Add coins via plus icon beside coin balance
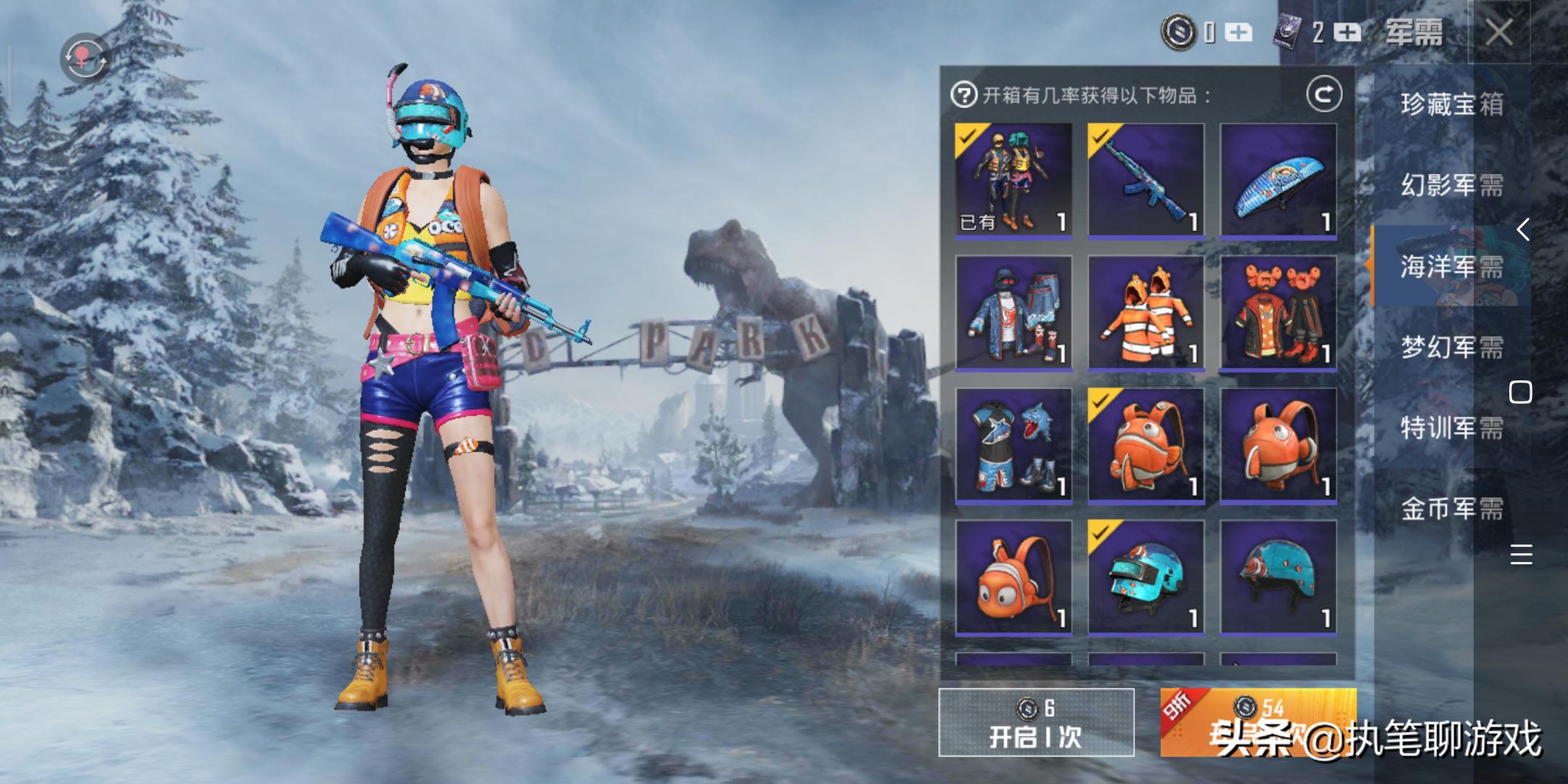 (x=1237, y=33)
